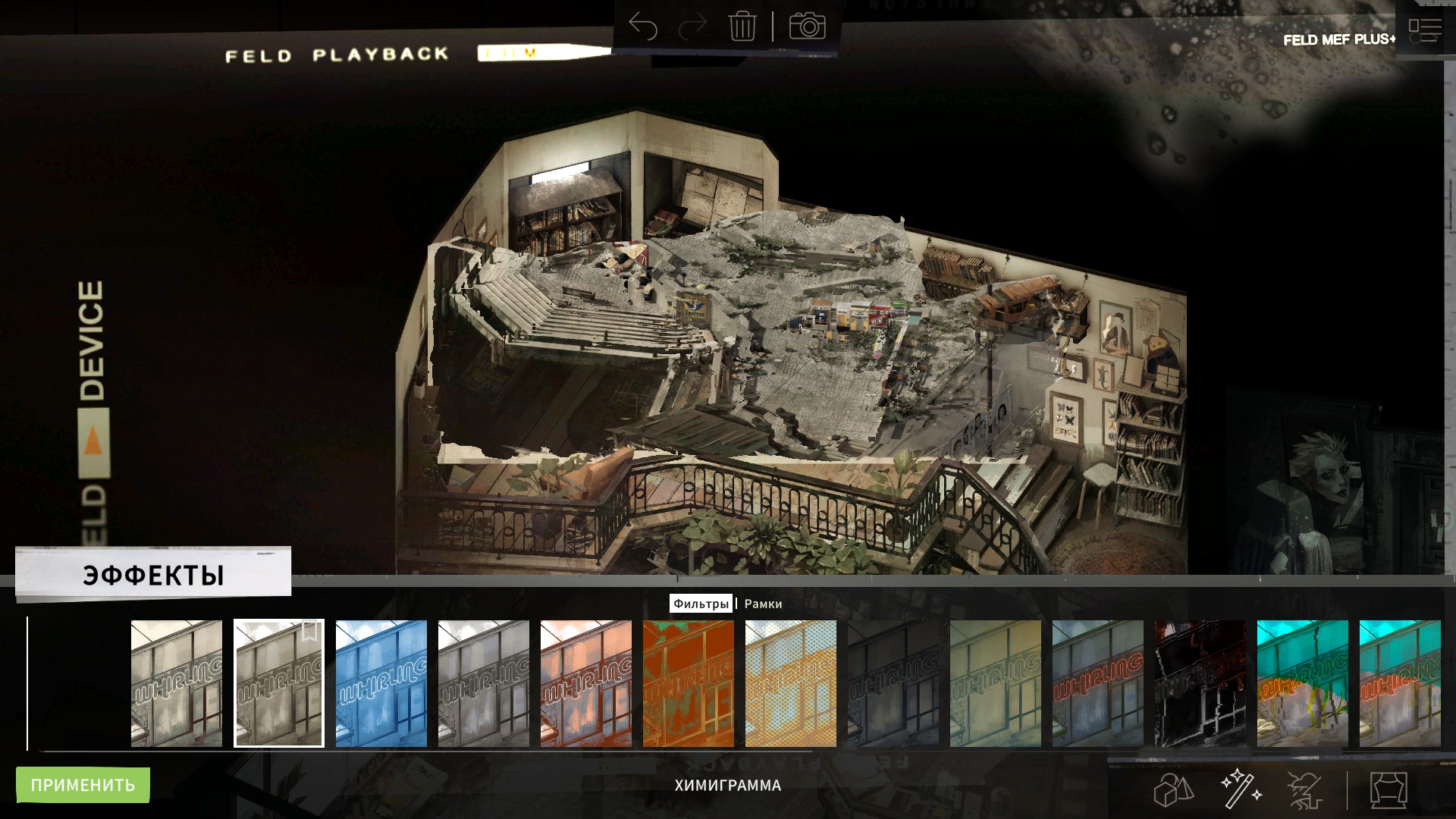
Task: Open the list menu in the top-right corner
Action: (x=1424, y=30)
